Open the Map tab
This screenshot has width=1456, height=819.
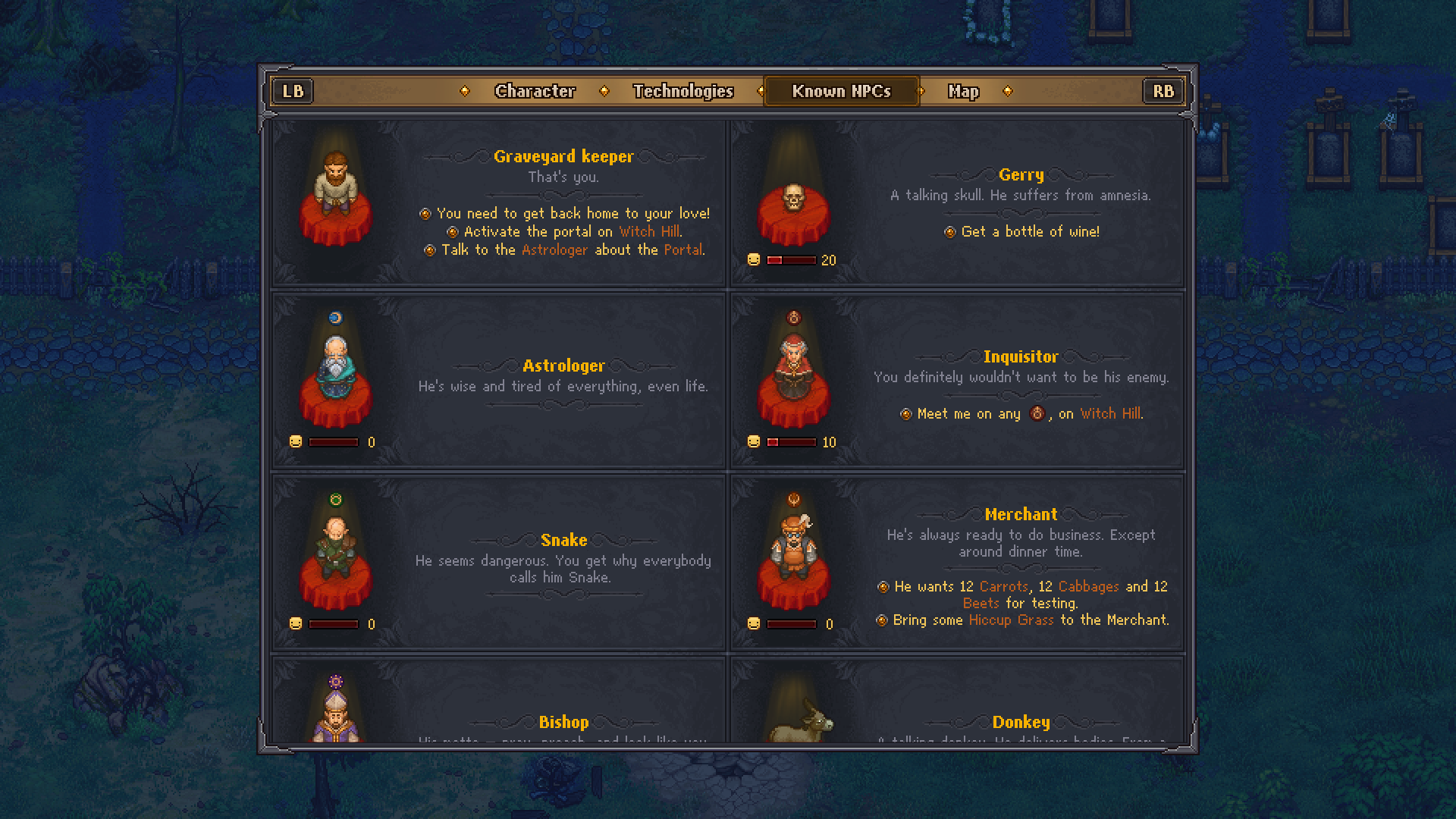point(964,91)
